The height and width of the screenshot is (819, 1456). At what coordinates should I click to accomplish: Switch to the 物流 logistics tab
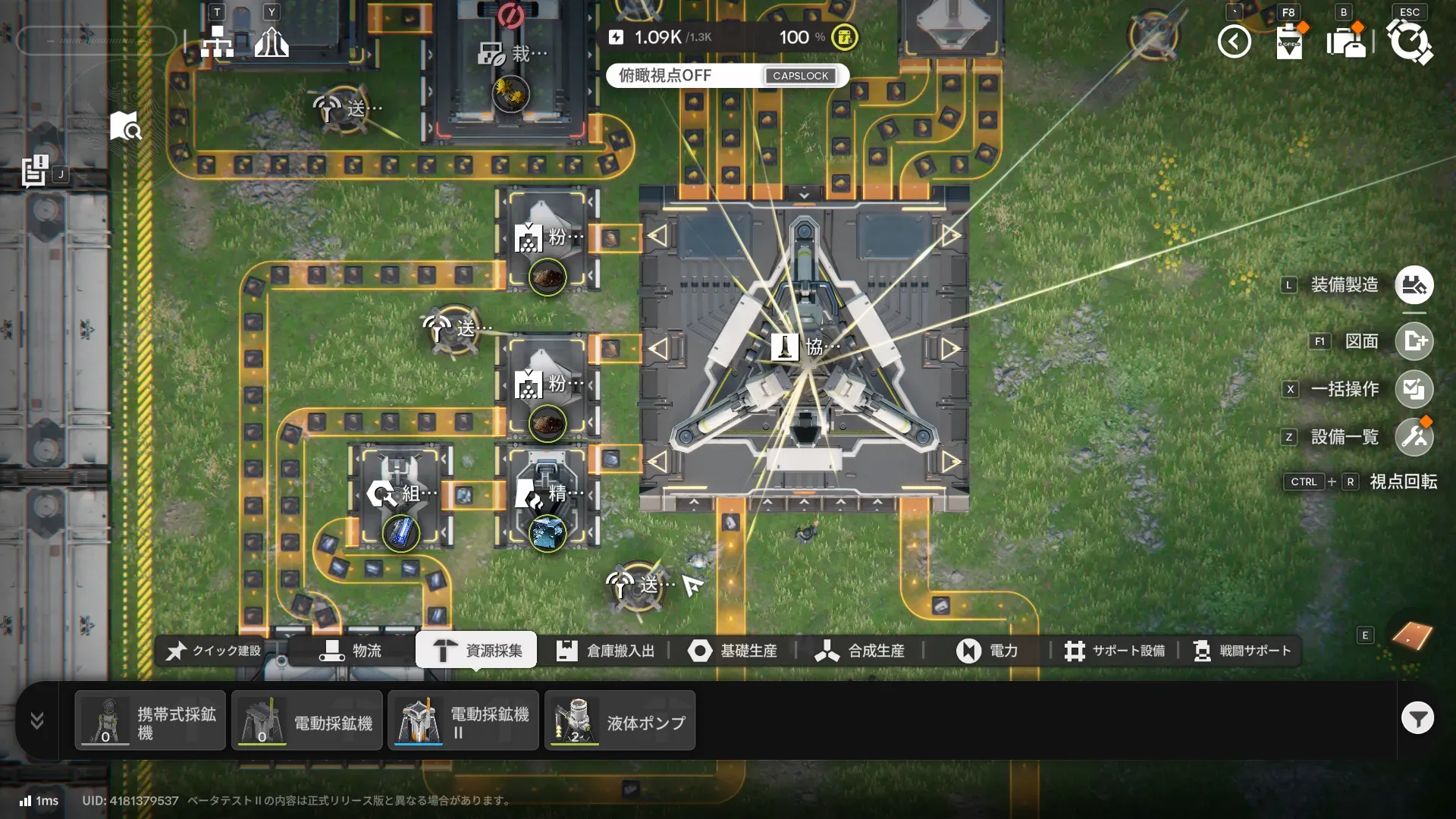[350, 651]
